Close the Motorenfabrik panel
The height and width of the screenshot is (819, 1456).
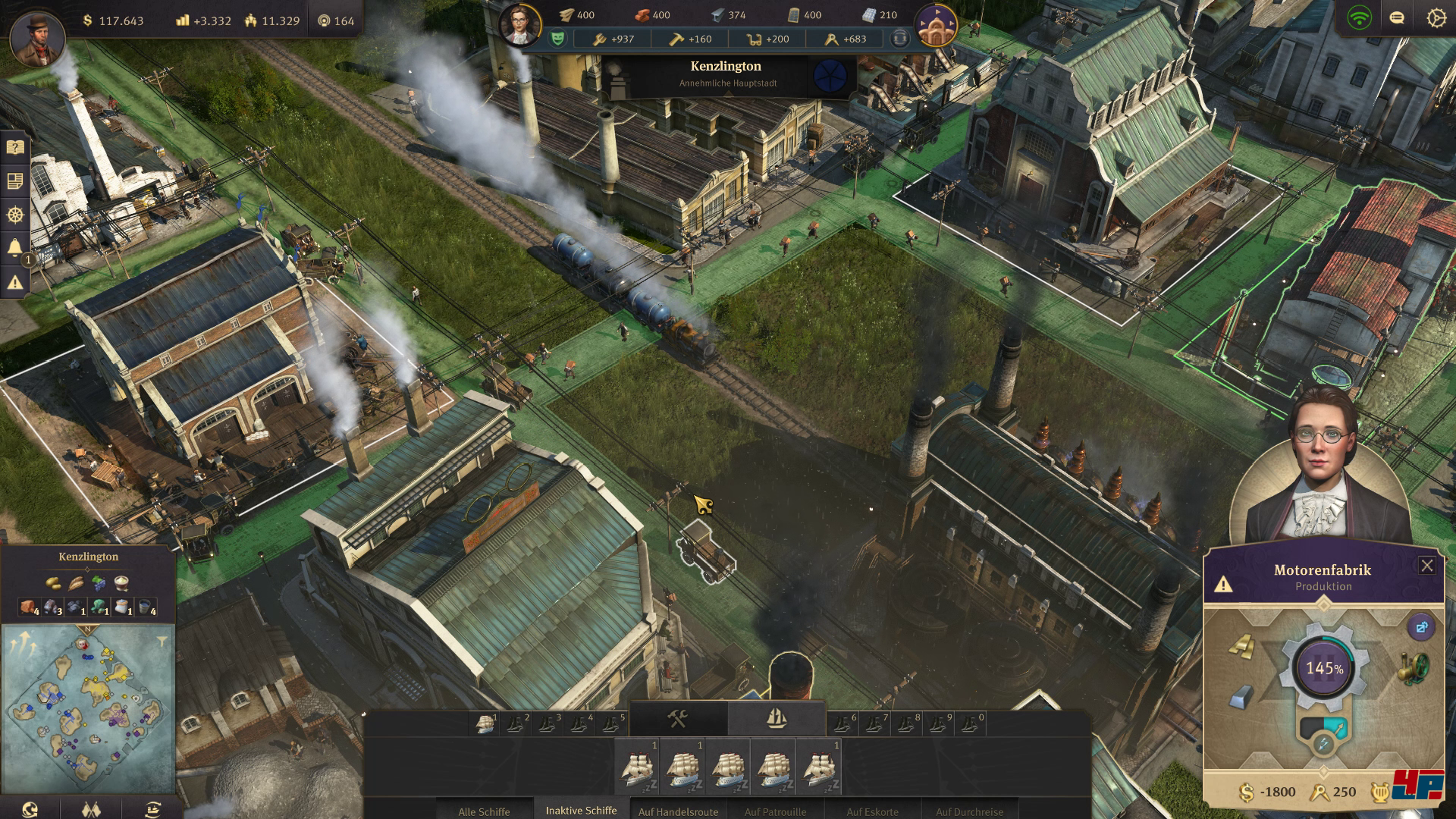(x=1426, y=566)
